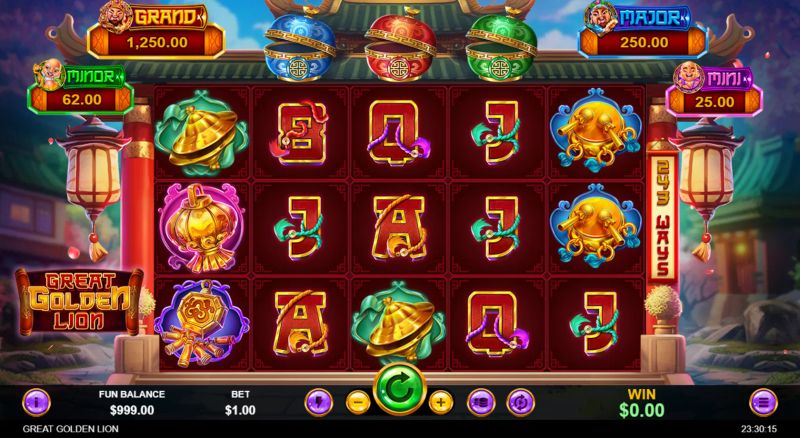
Task: Increase the bet with the plus button
Action: 441,402
